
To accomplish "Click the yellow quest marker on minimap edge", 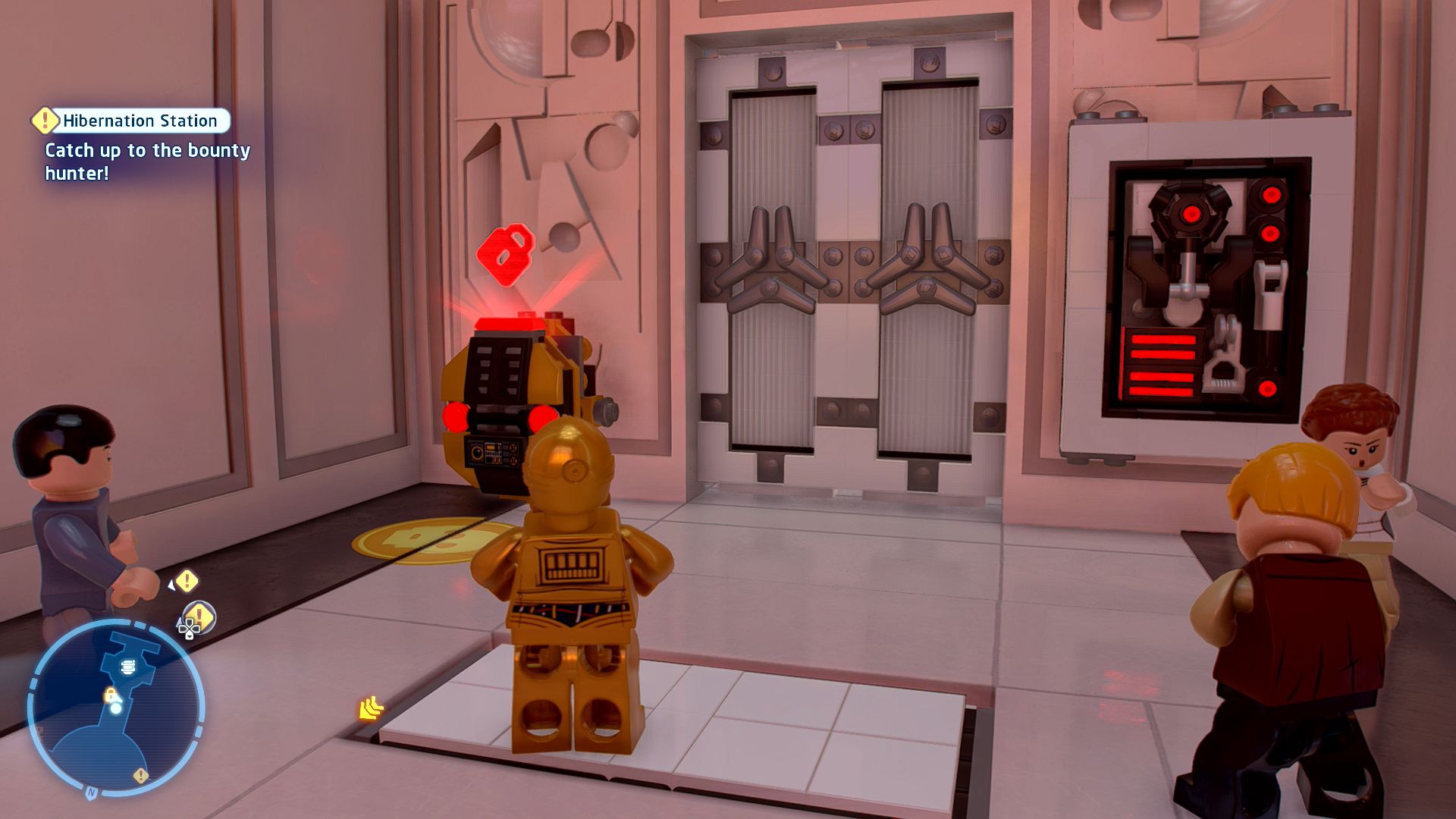I will tap(140, 775).
